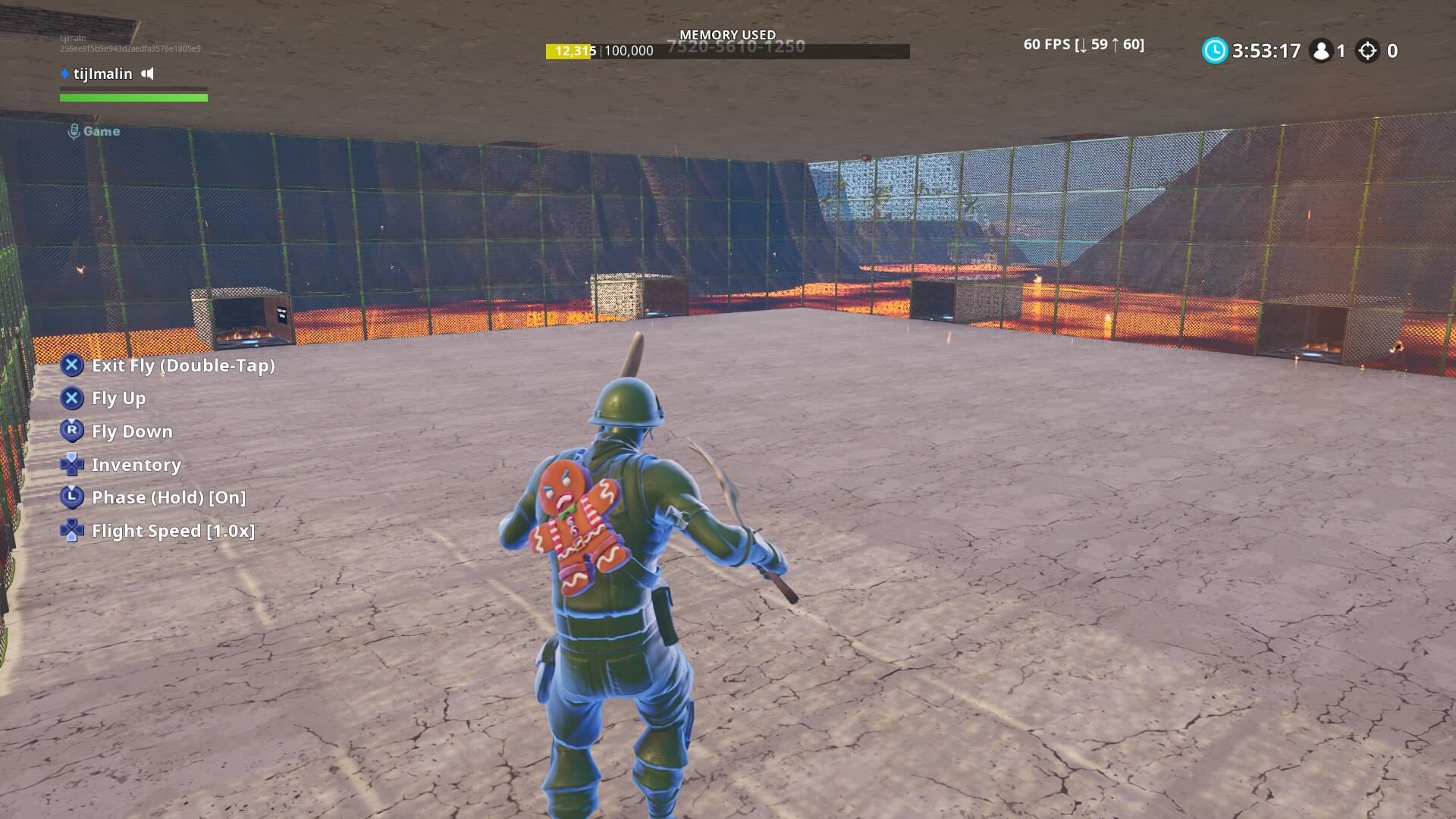Click the eliminations crosshair icon showing 0
The width and height of the screenshot is (1456, 819).
[x=1370, y=51]
